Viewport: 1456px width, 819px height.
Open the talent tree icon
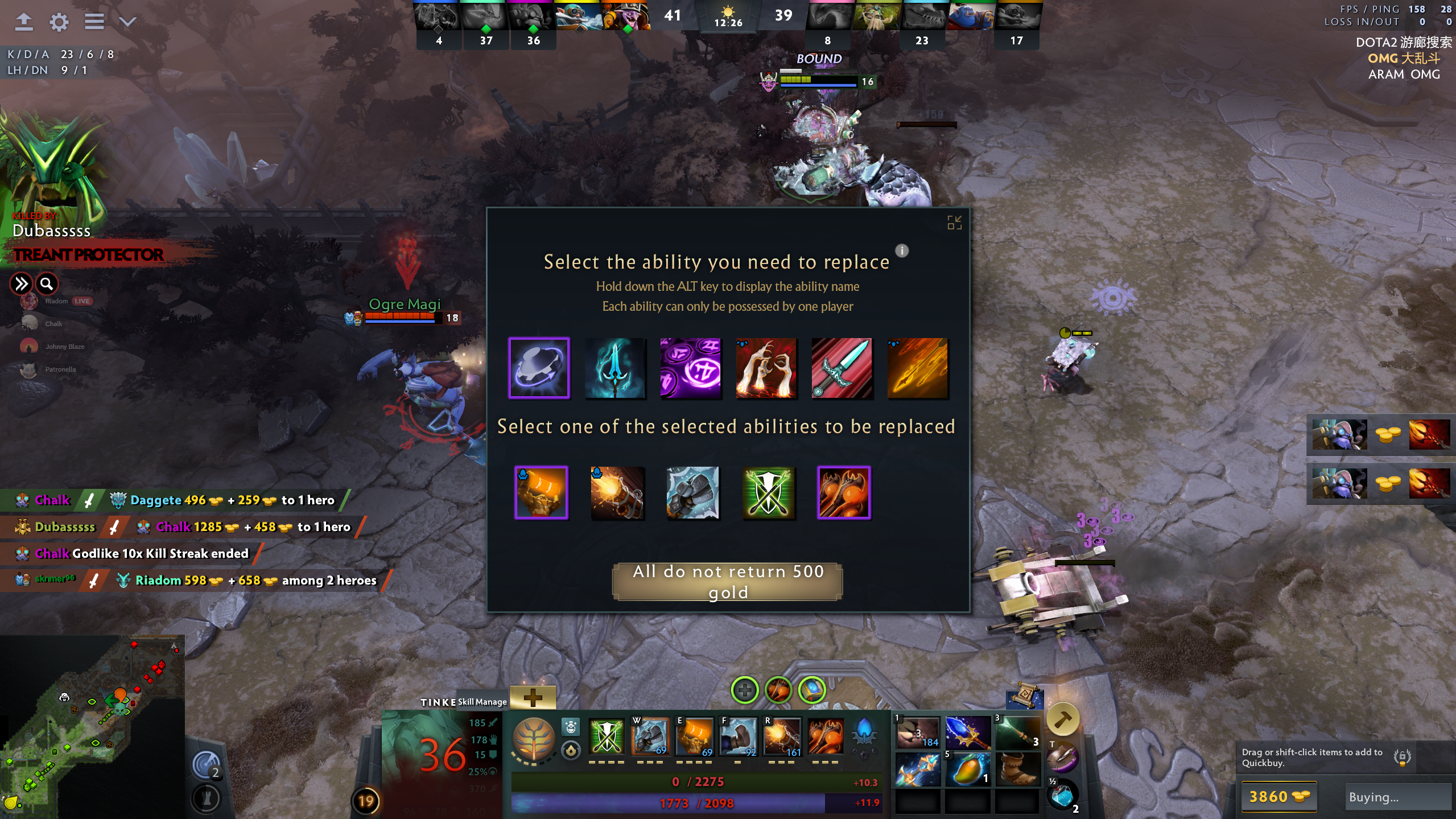coord(534,739)
